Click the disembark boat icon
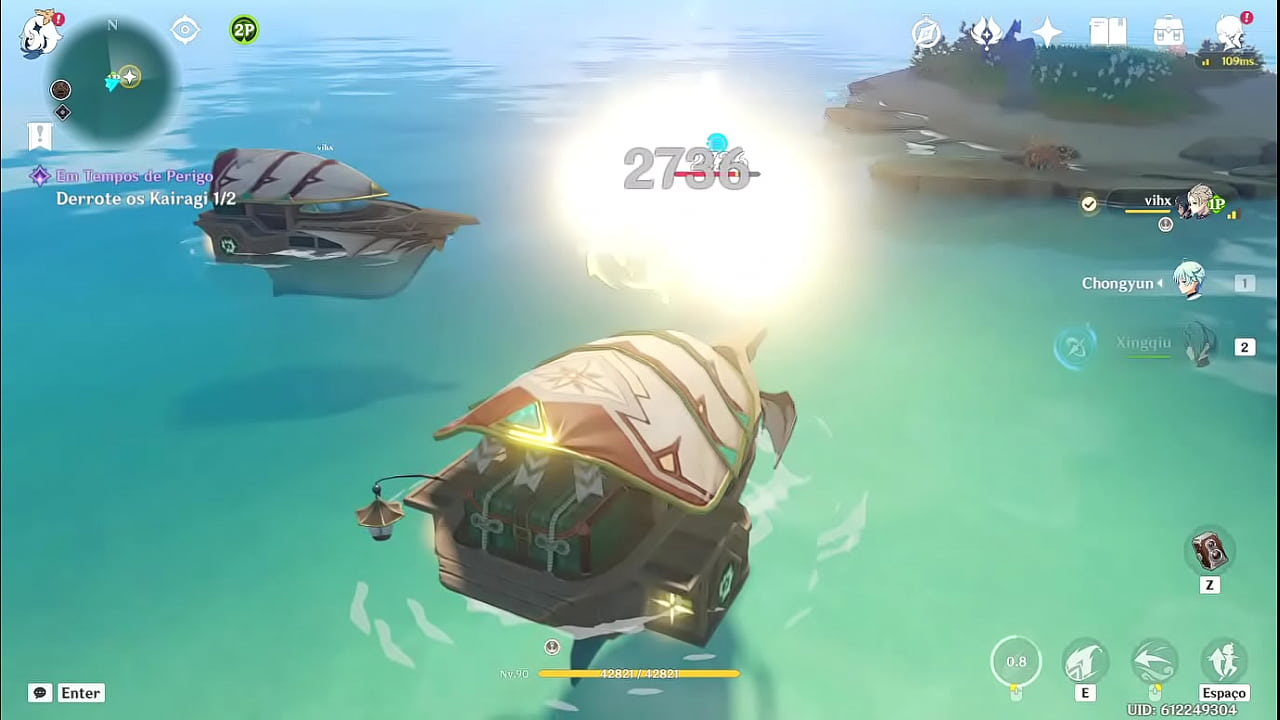 coord(1224,661)
